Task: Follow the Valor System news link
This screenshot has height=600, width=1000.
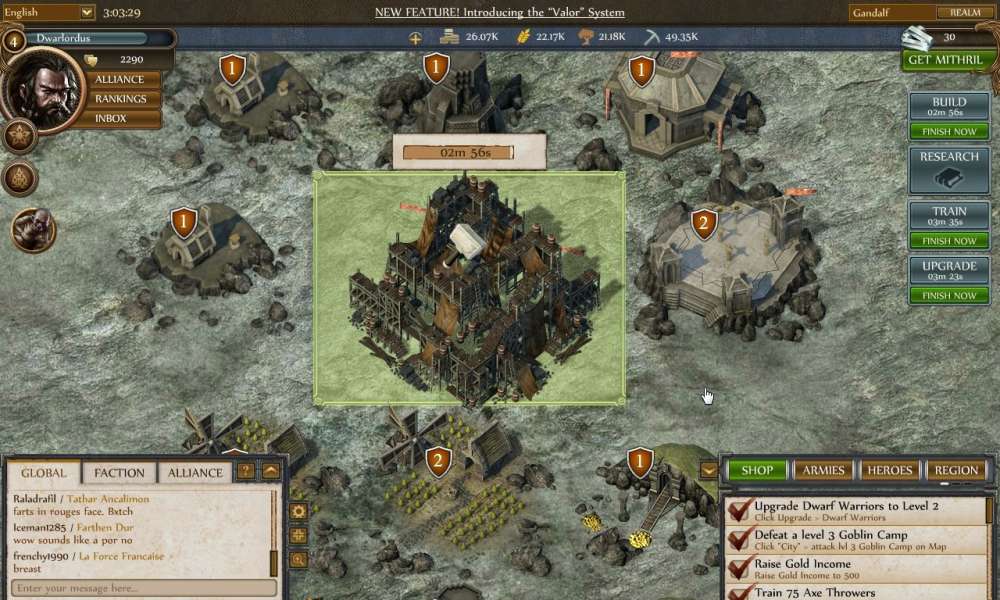Action: (x=499, y=12)
